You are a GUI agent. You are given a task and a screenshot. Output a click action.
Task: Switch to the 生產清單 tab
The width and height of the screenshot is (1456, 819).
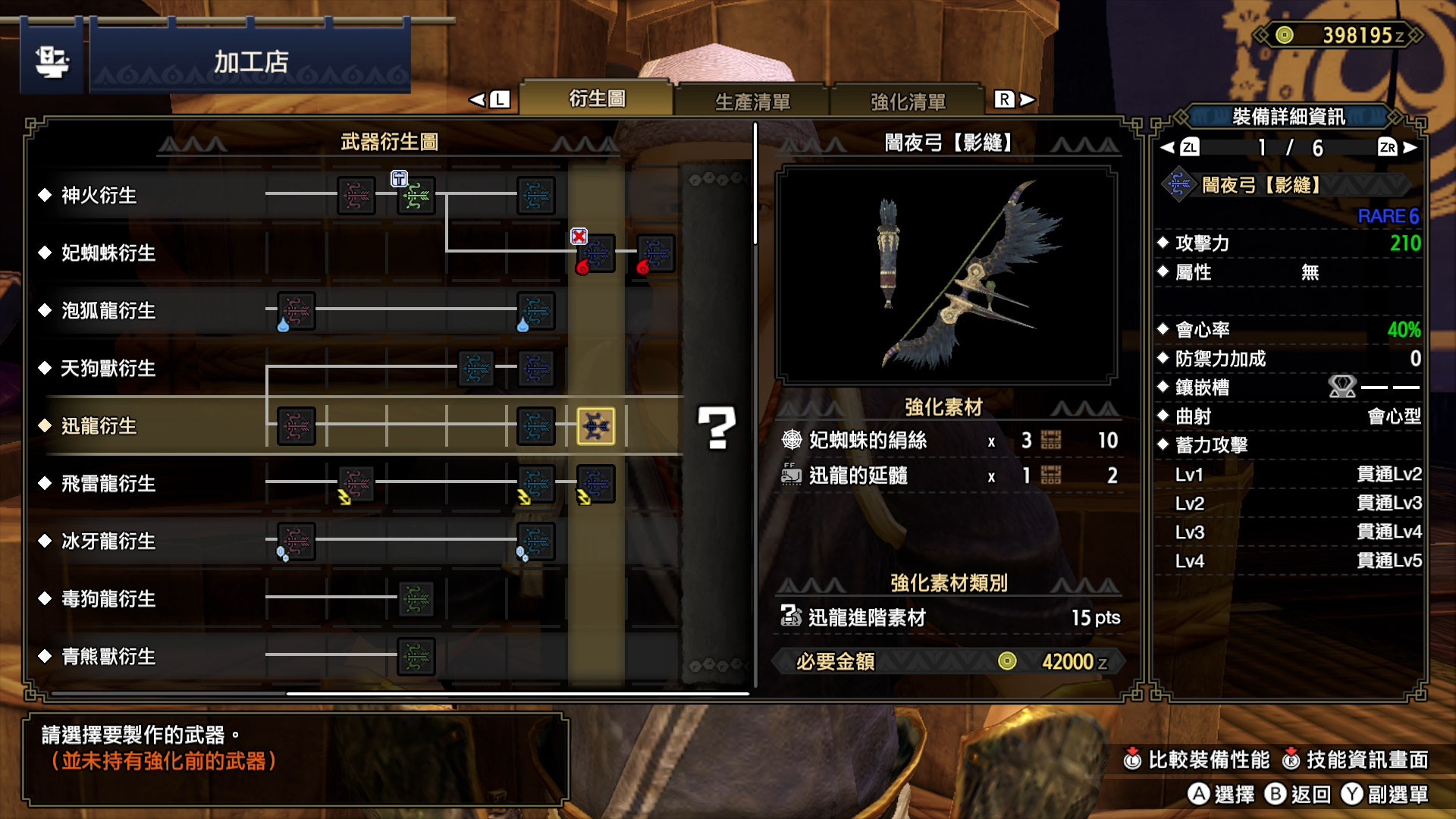pyautogui.click(x=752, y=101)
